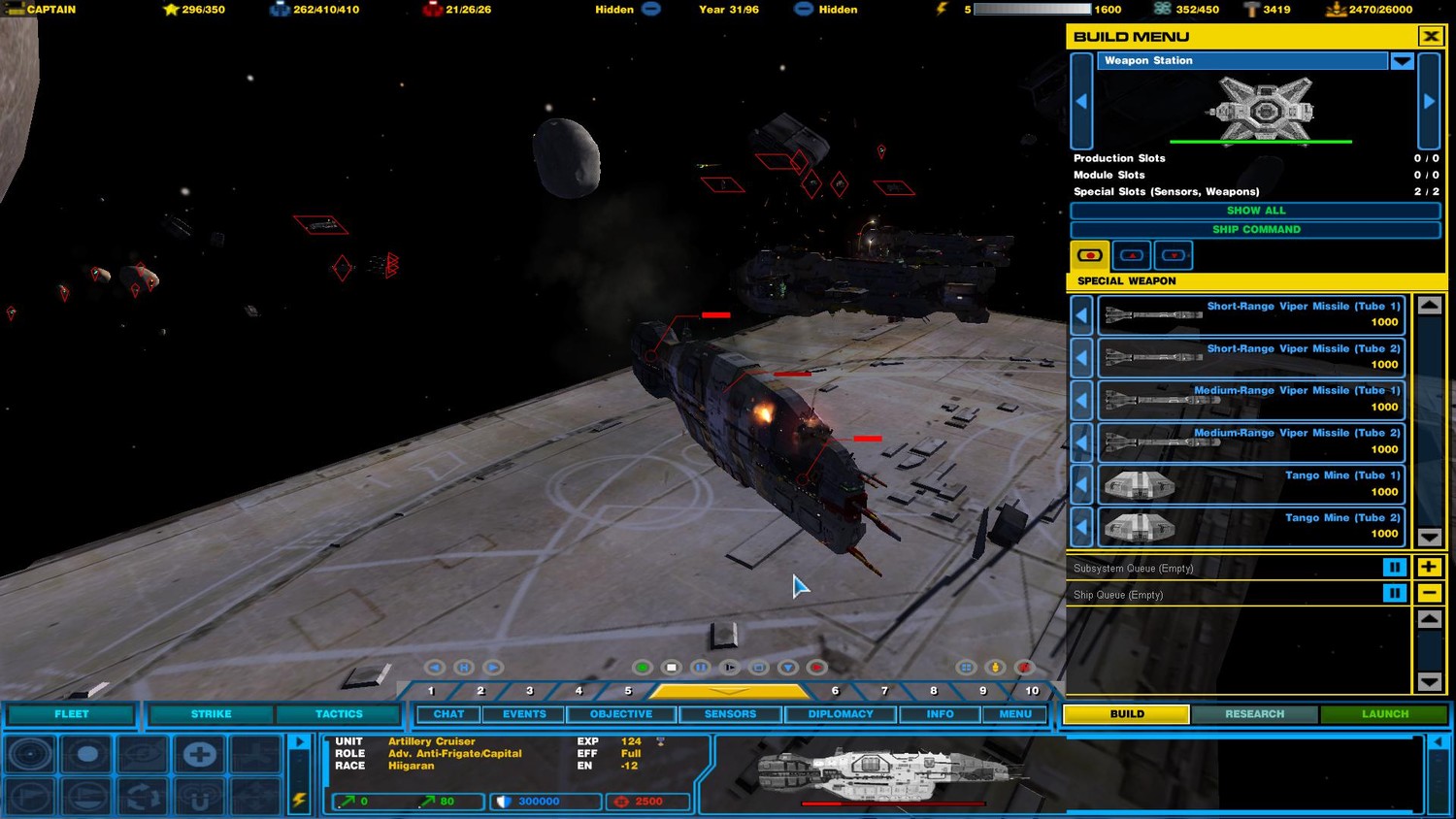
Task: Open the game MENU
Action: [1015, 714]
